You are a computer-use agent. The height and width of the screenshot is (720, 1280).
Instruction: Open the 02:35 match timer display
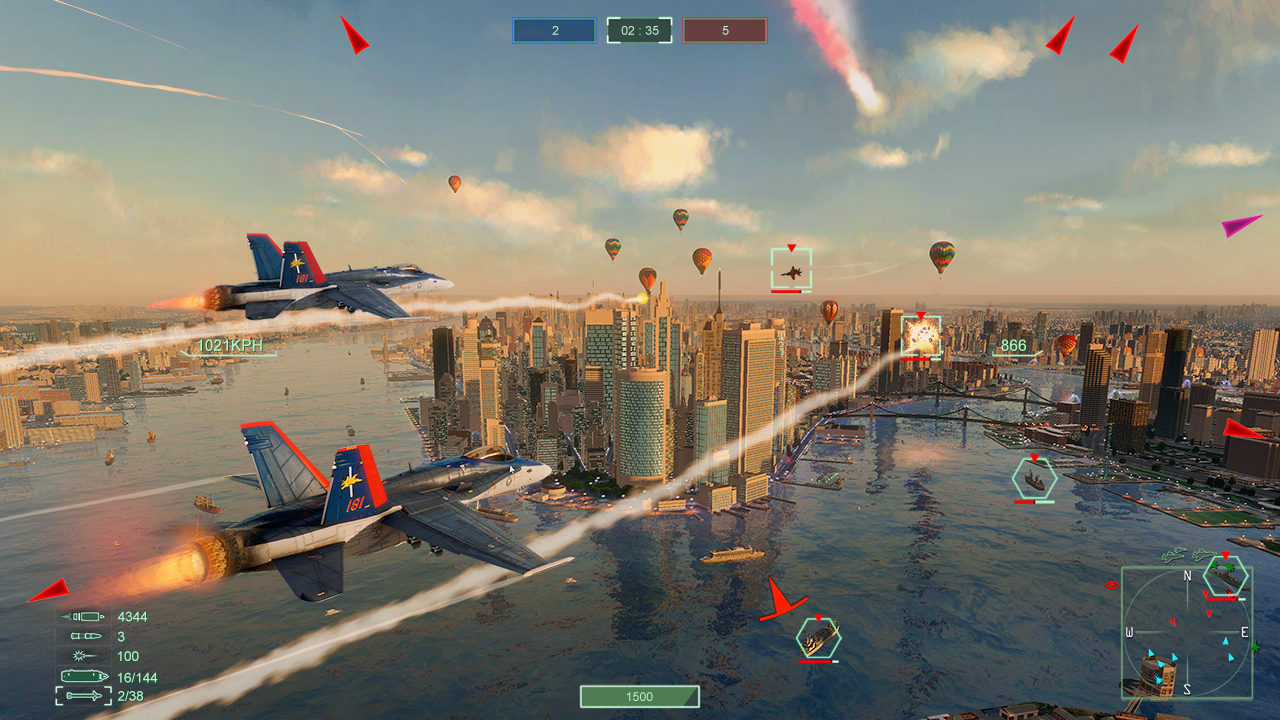(638, 30)
